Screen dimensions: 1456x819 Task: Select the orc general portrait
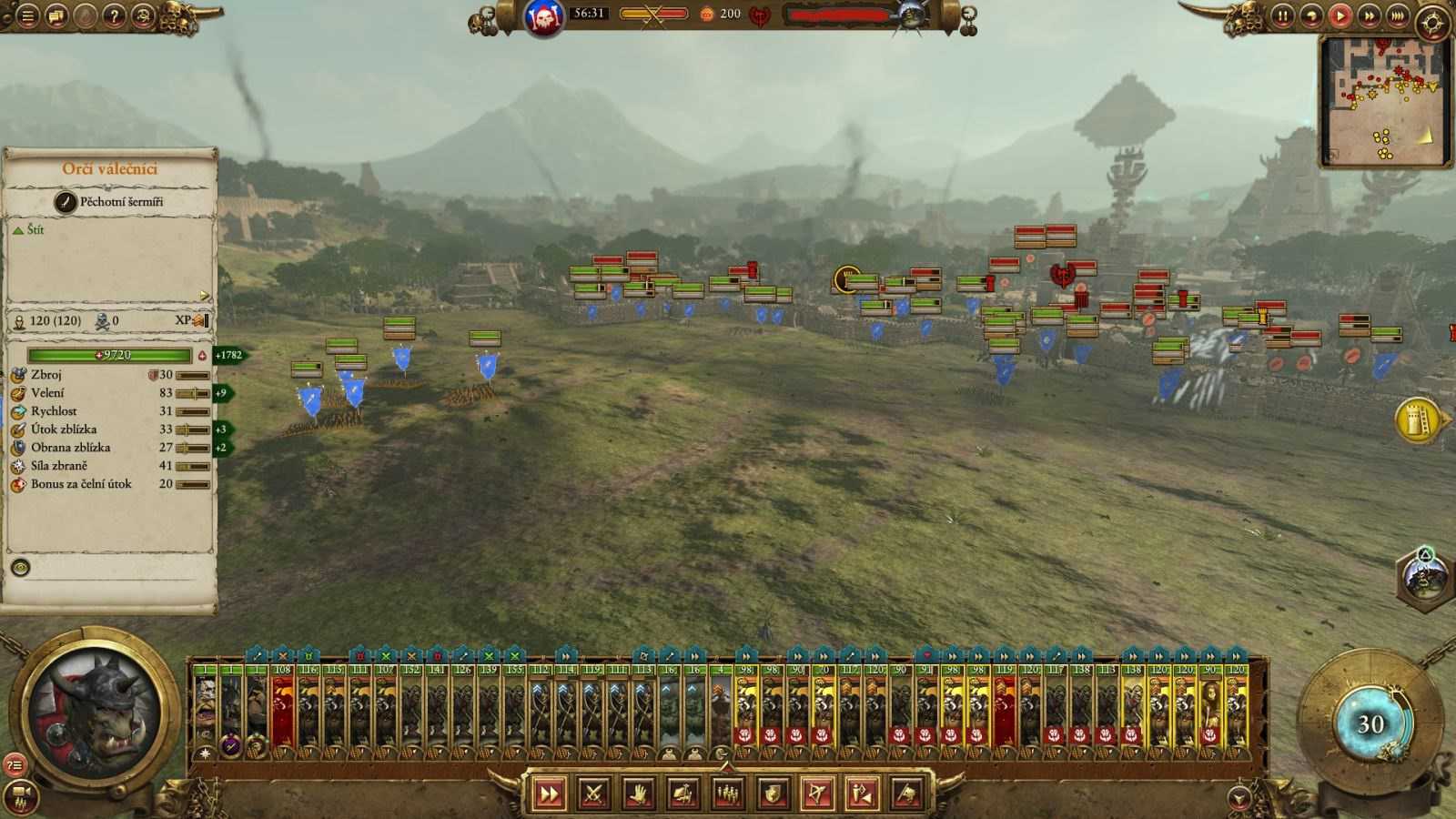(94, 710)
